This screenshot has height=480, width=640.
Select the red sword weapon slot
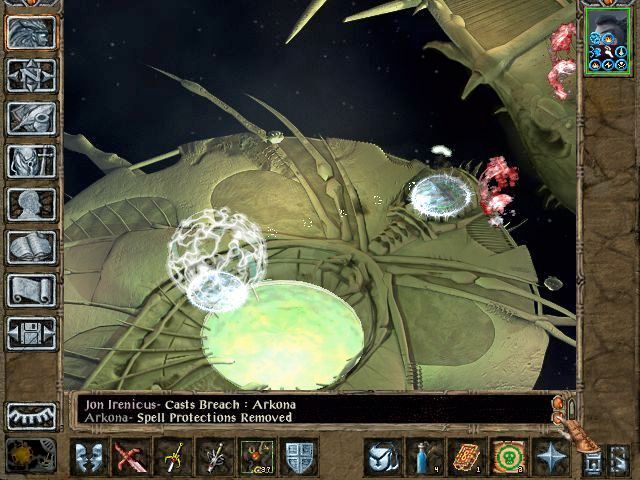(132, 457)
